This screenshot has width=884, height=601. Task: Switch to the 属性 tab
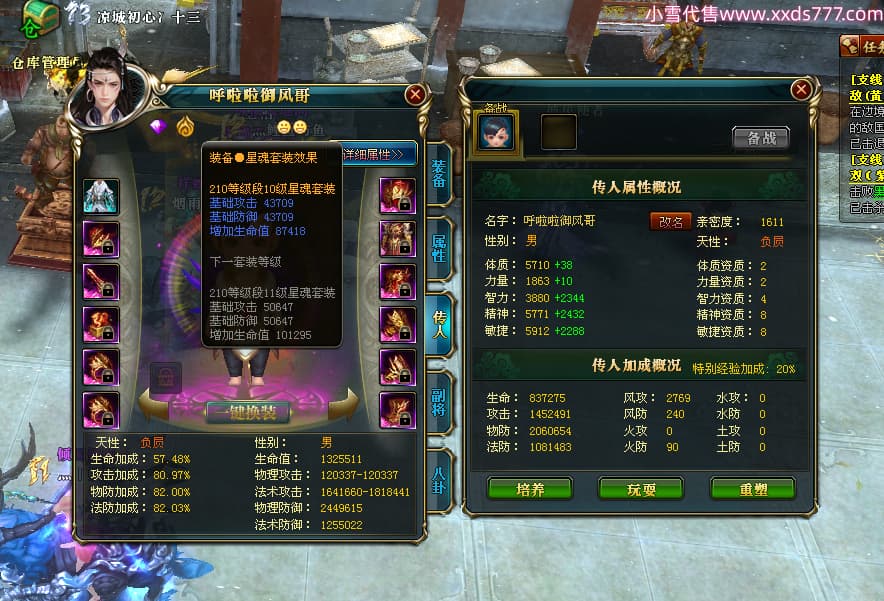click(437, 248)
